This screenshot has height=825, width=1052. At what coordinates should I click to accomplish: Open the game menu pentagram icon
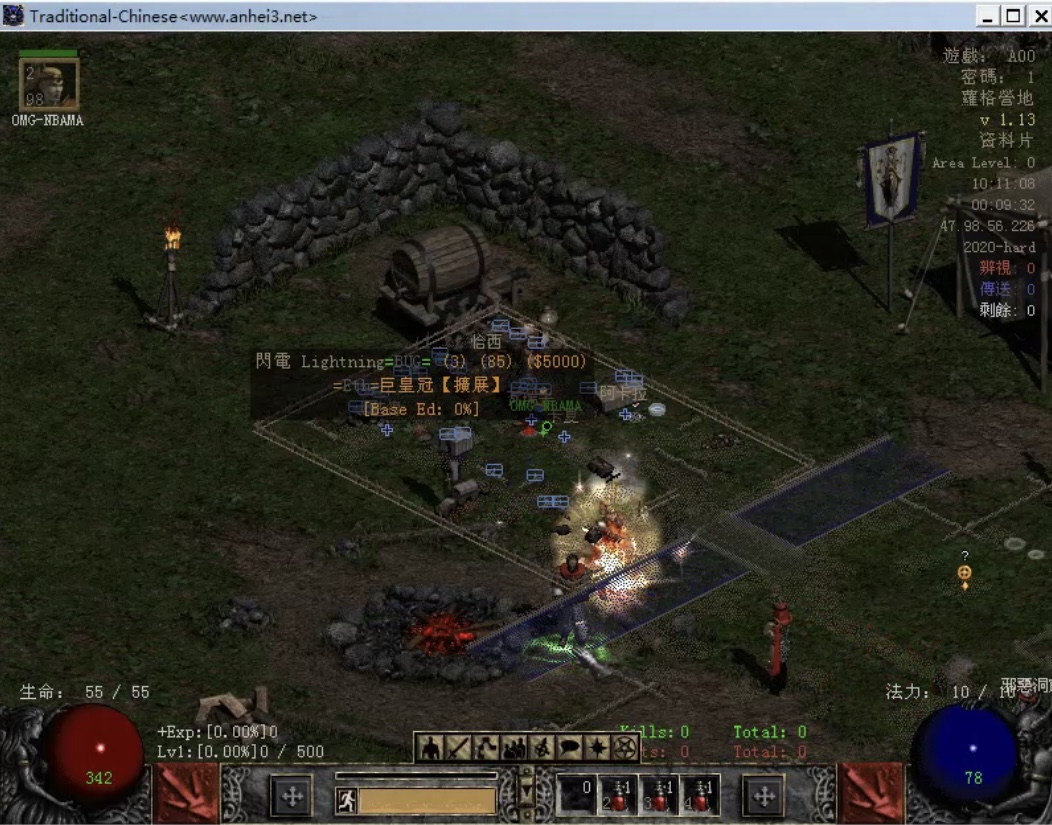coord(625,747)
